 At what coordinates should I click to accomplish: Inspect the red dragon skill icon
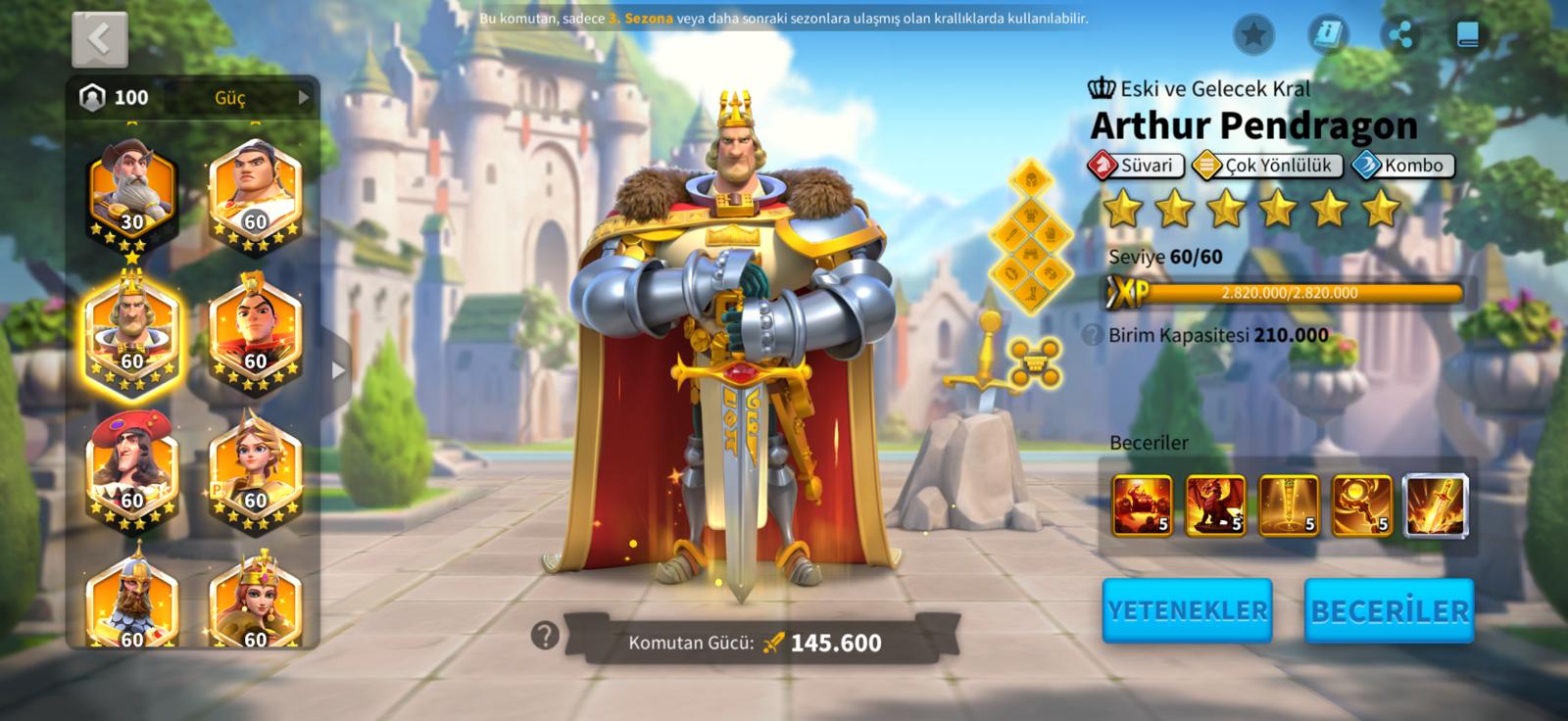click(1216, 505)
